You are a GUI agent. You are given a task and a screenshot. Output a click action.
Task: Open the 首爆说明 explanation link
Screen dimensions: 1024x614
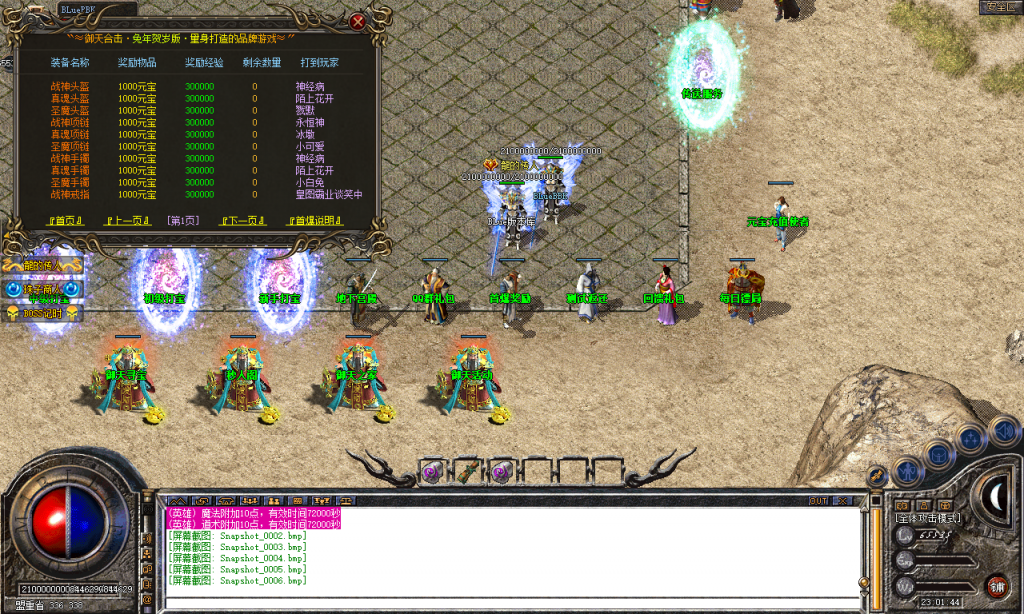[315, 221]
